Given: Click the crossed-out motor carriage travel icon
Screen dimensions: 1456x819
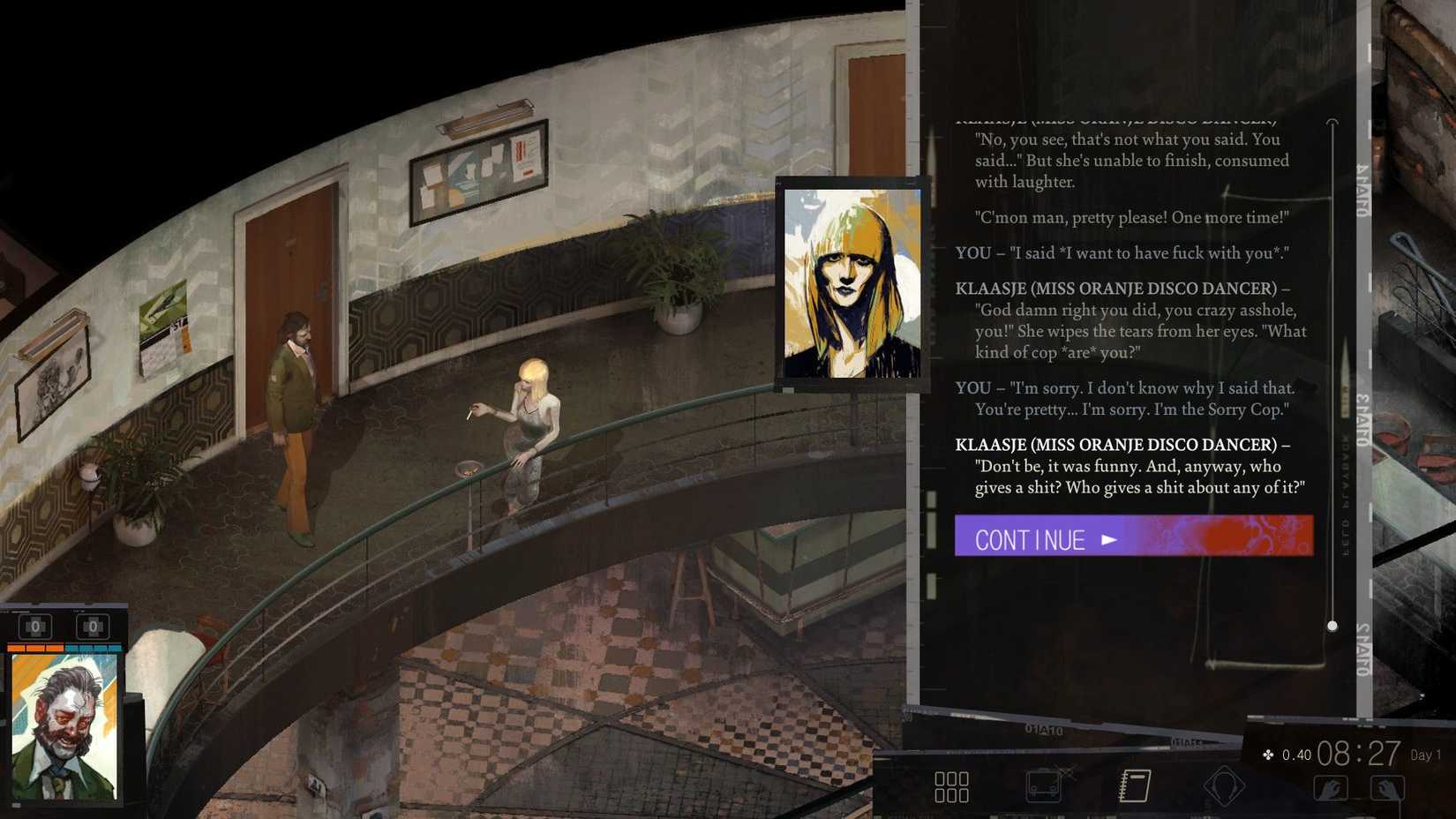Looking at the screenshot, I should 1046,785.
